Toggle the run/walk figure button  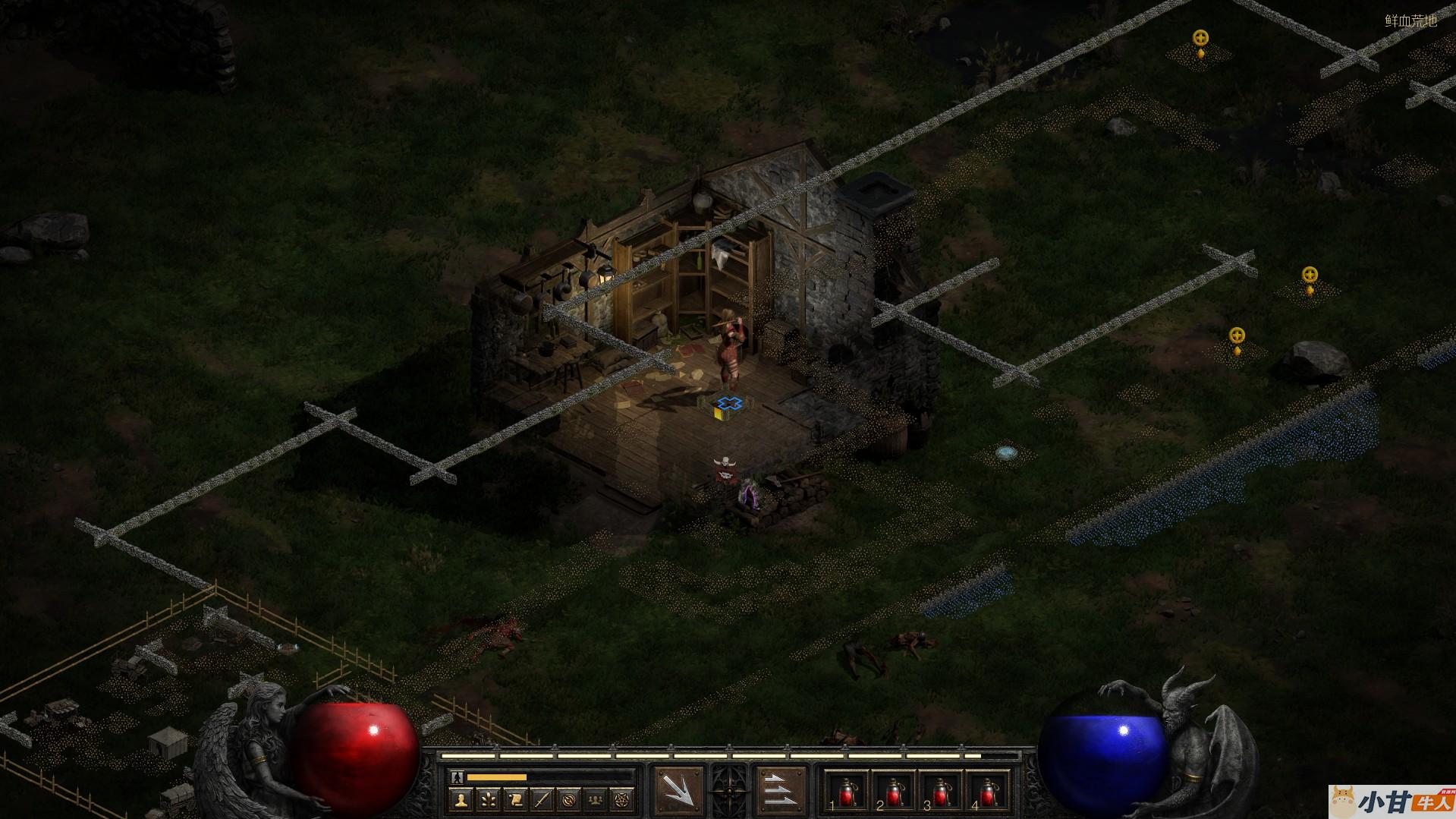[456, 777]
